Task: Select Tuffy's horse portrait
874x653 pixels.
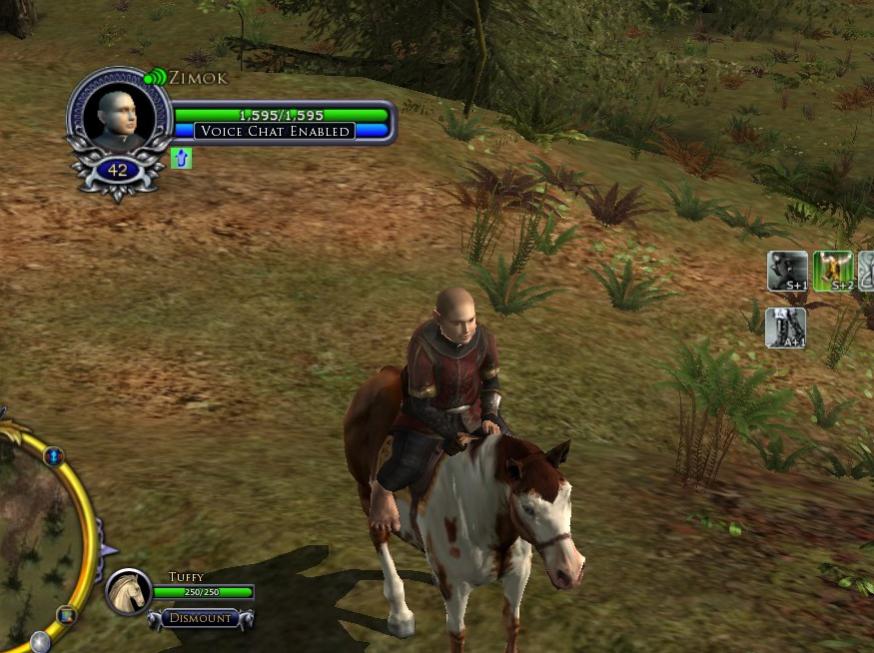Action: [129, 591]
